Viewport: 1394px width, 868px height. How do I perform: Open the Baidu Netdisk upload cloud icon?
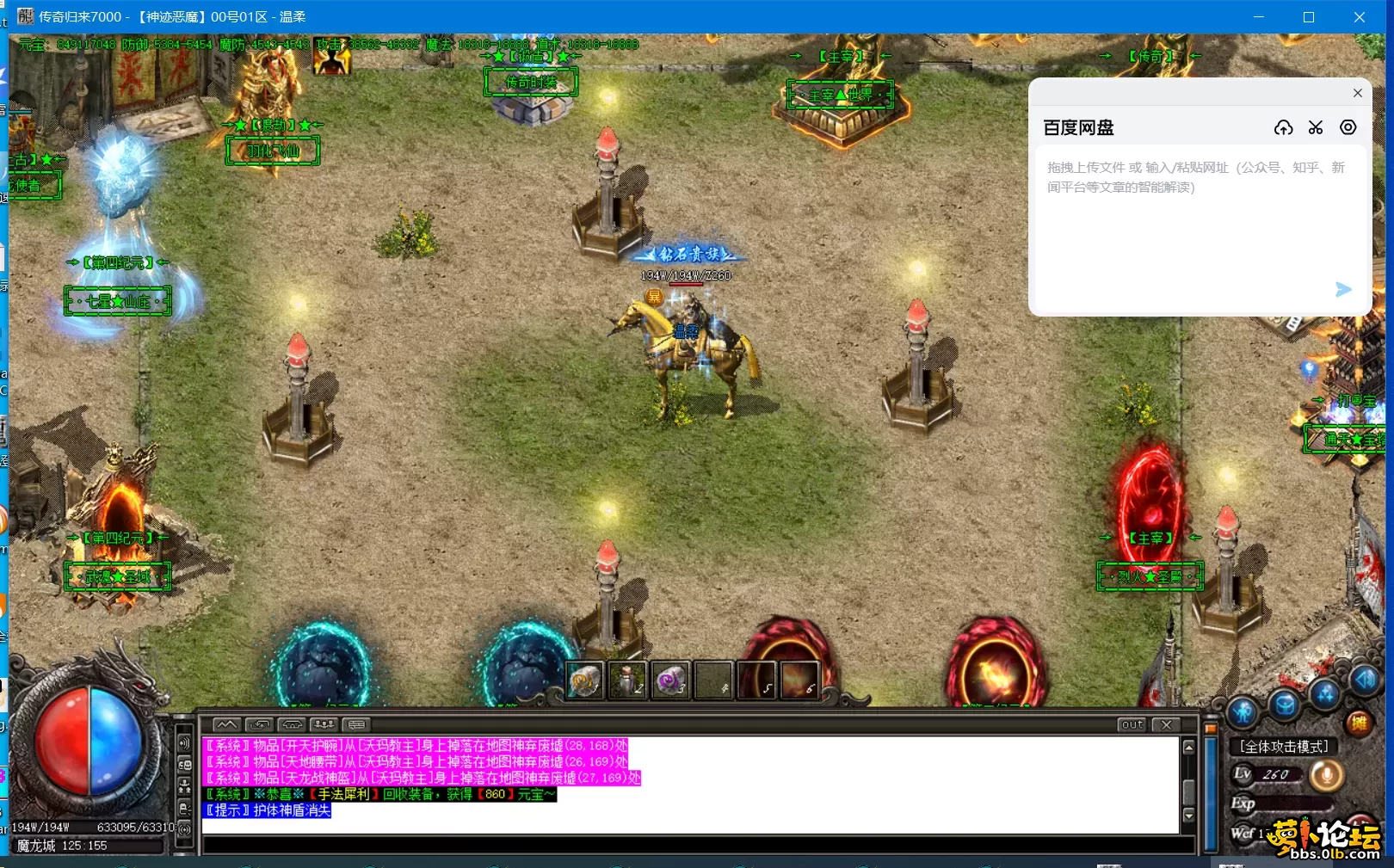(x=1284, y=127)
